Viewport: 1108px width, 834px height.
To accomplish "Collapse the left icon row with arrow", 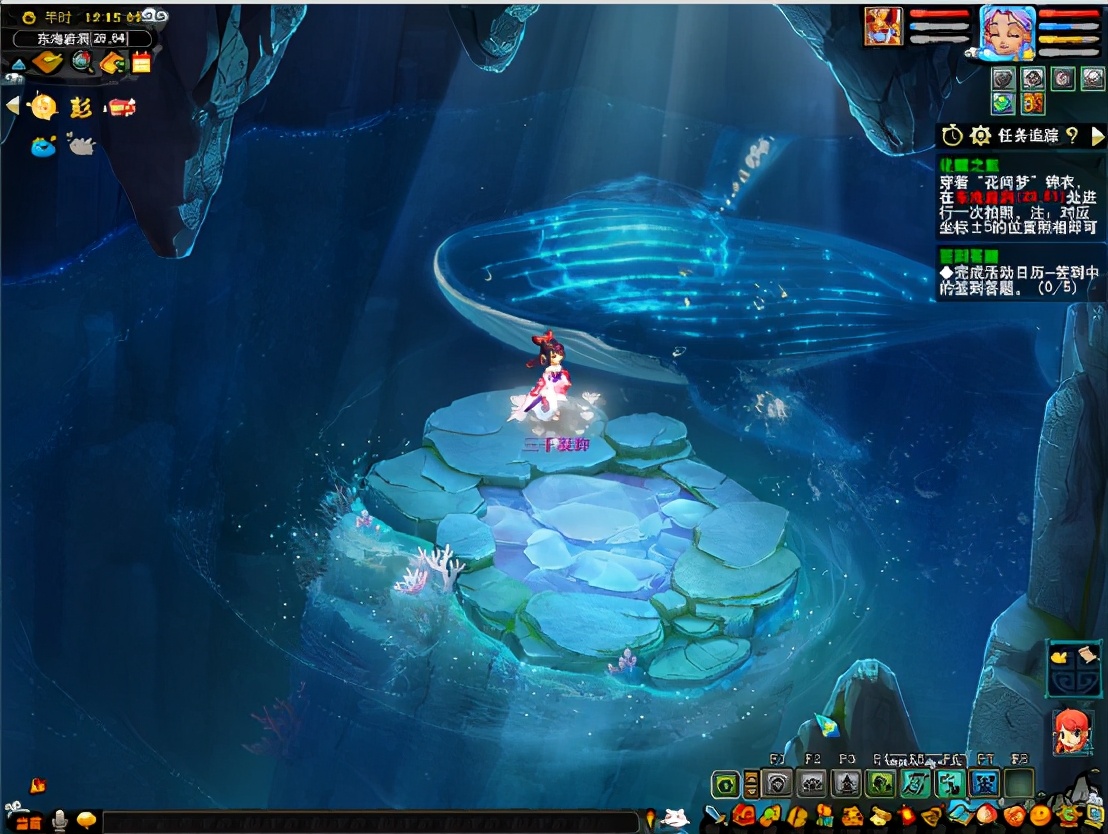I will click(x=12, y=105).
